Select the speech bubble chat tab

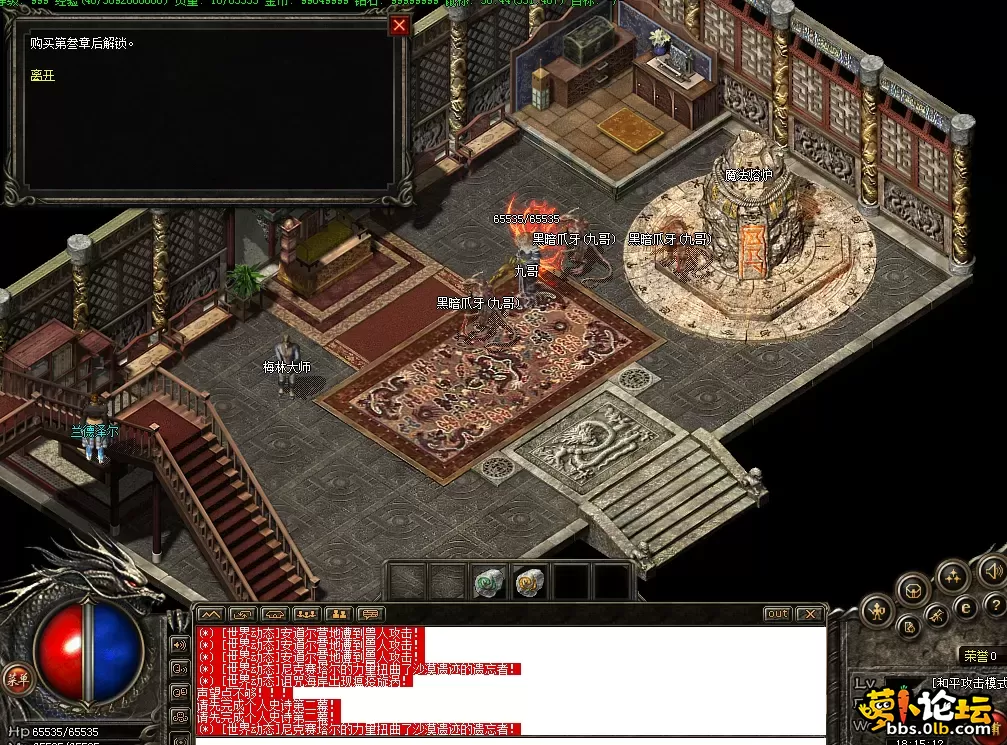(x=371, y=614)
